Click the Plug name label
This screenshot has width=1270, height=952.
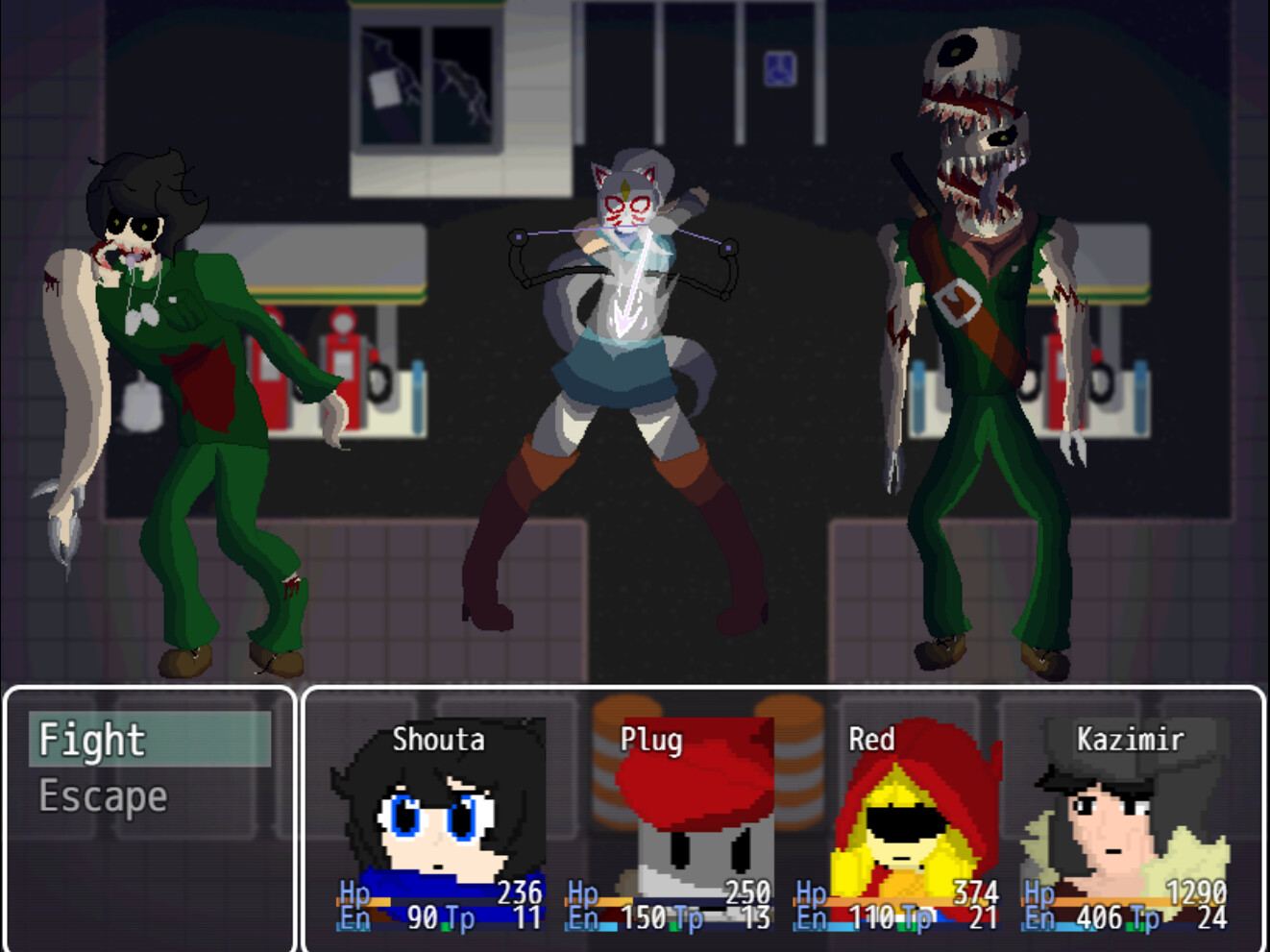[x=650, y=740]
